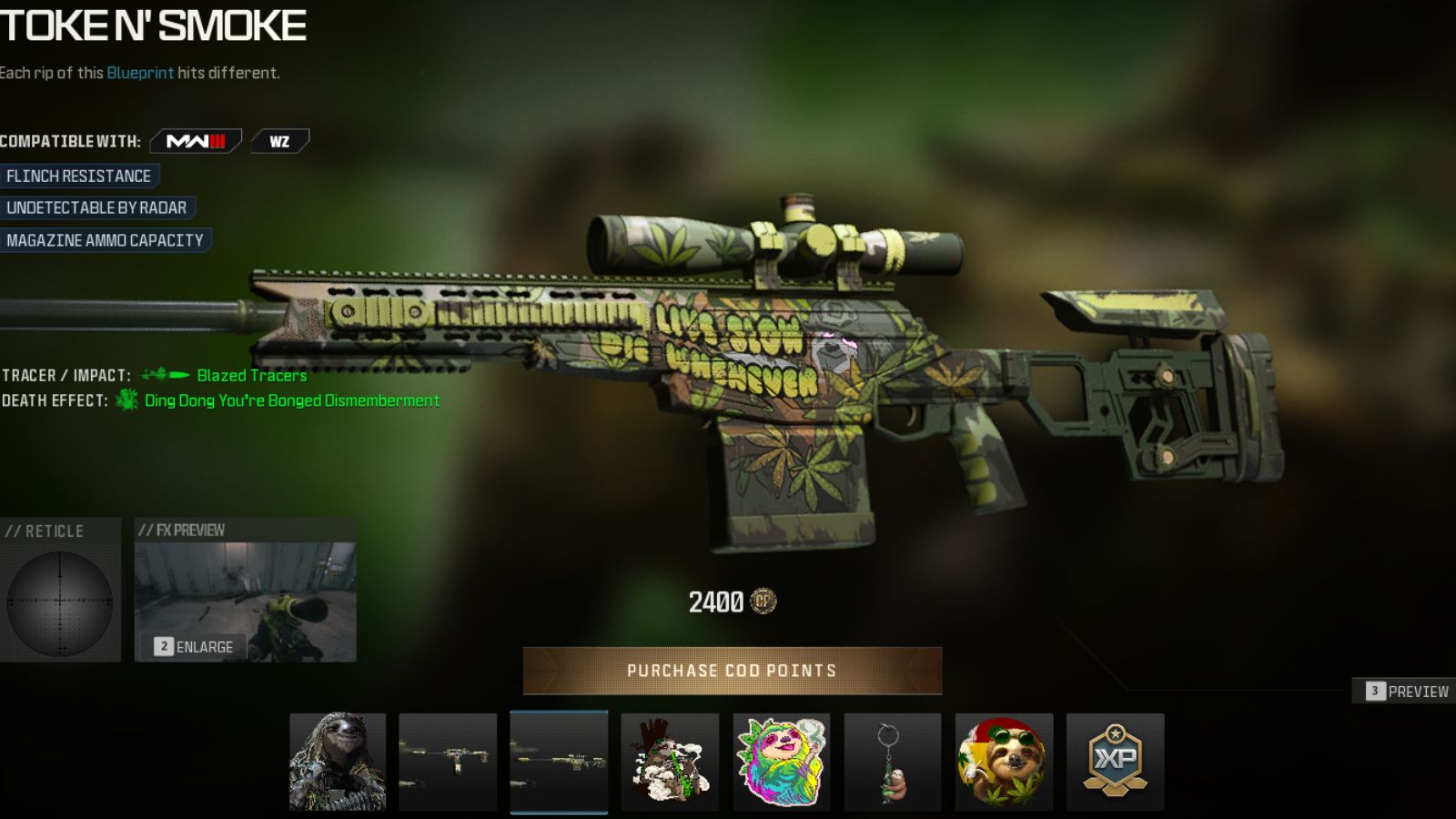View the Blazed Tracers icon
The image size is (1456, 819).
(x=162, y=373)
